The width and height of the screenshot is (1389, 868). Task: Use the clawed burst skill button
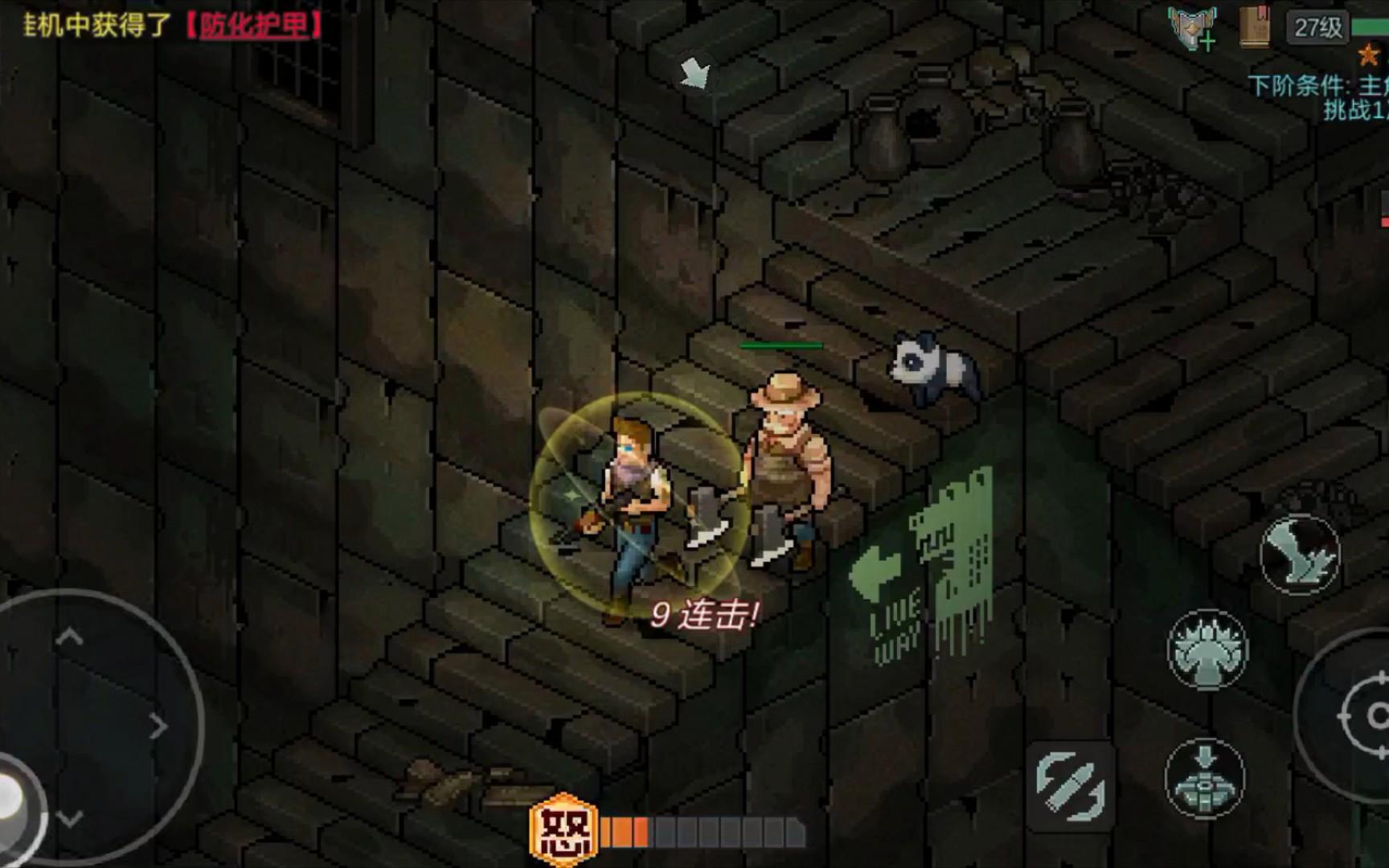(1207, 649)
